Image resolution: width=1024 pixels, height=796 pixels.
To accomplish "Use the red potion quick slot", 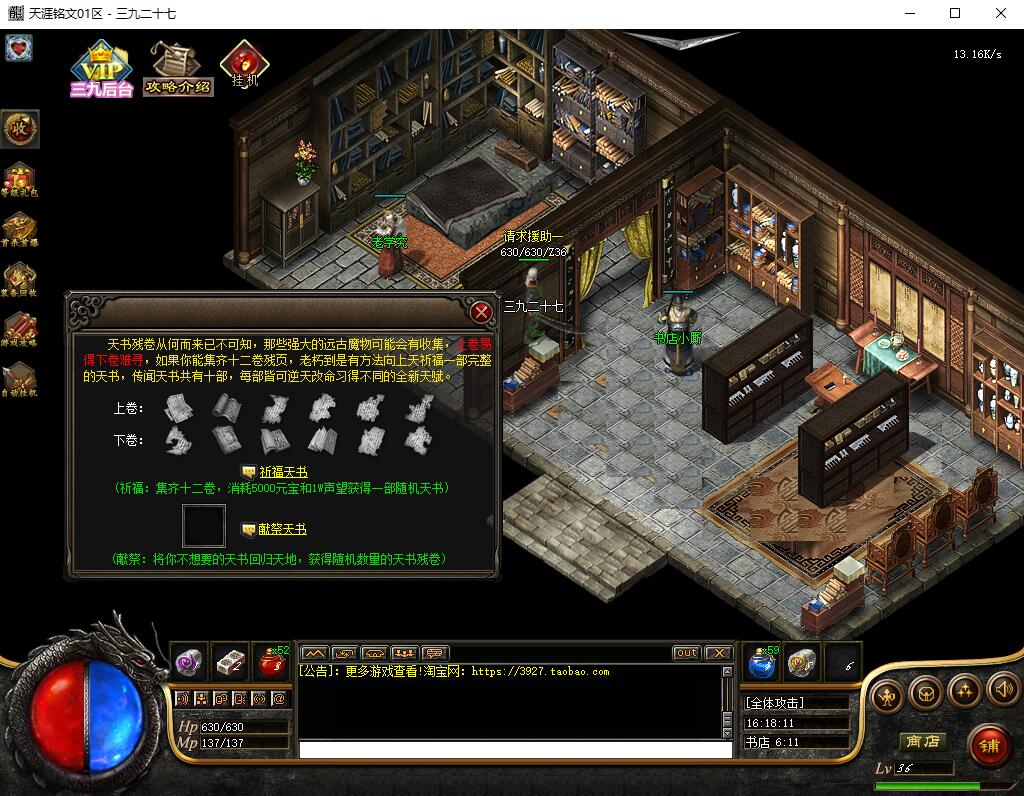I will point(271,661).
